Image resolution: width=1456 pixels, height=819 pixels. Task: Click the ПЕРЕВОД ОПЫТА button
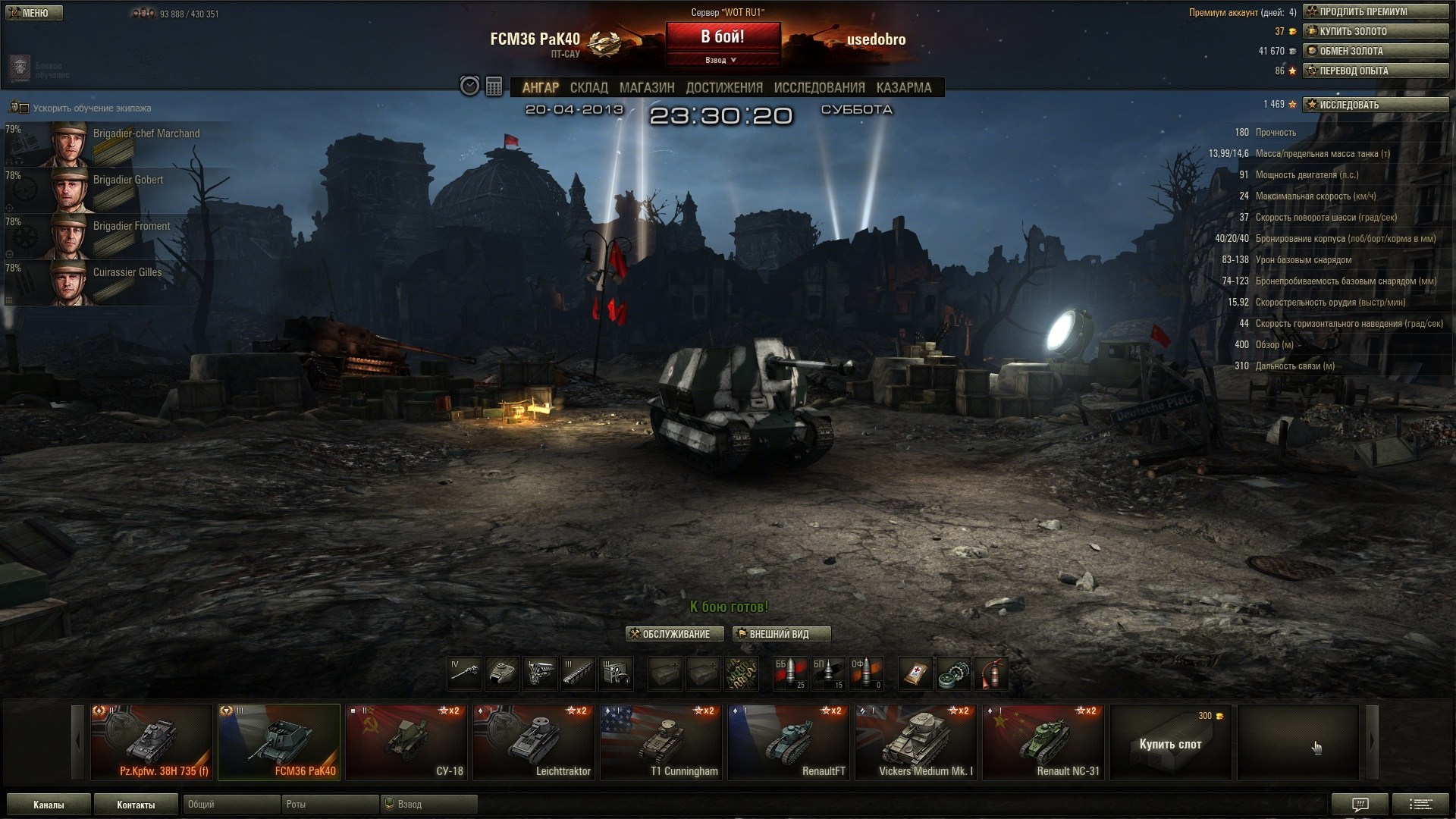coord(1375,71)
